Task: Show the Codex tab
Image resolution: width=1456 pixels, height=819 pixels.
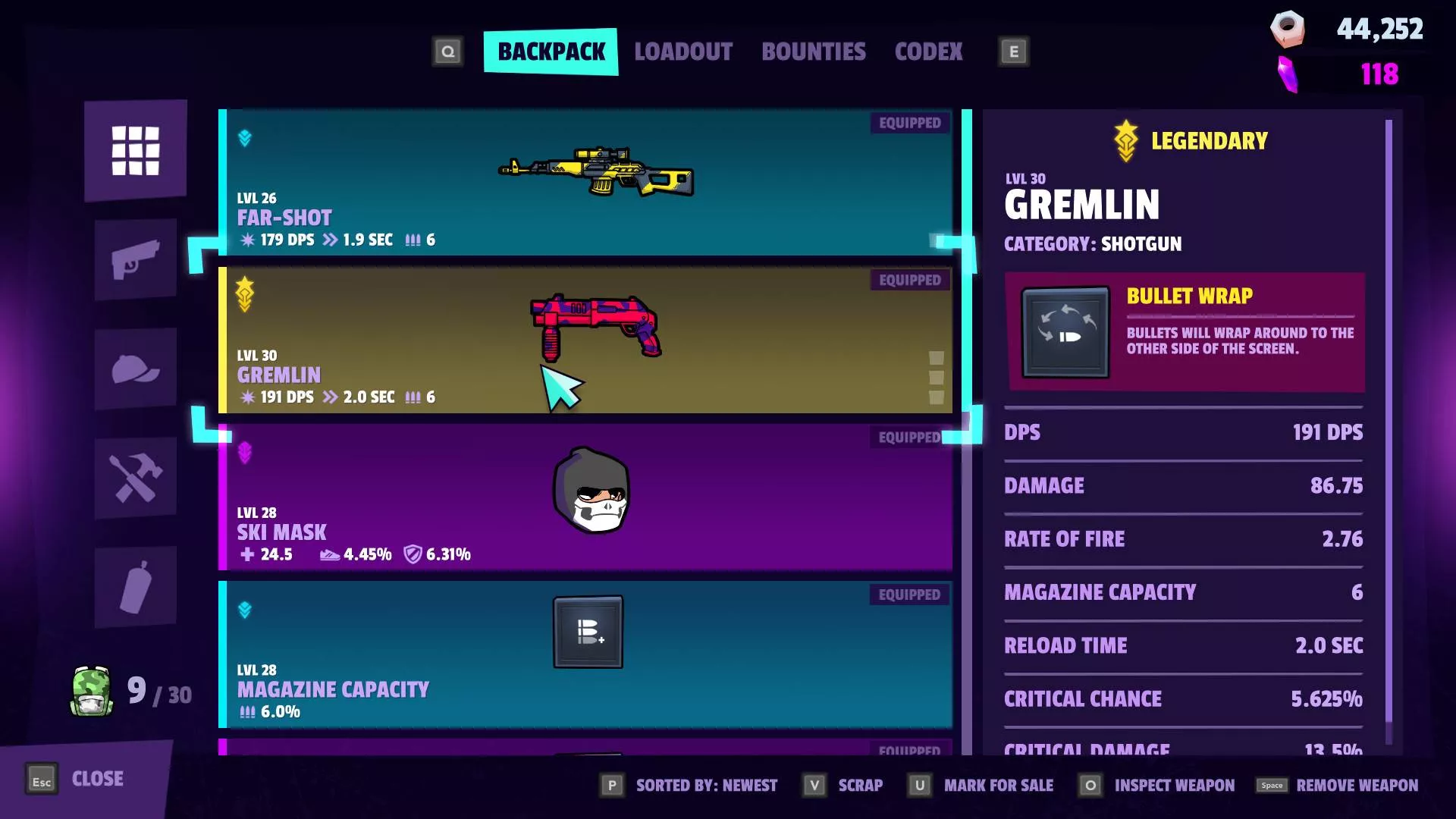Action: [x=928, y=52]
